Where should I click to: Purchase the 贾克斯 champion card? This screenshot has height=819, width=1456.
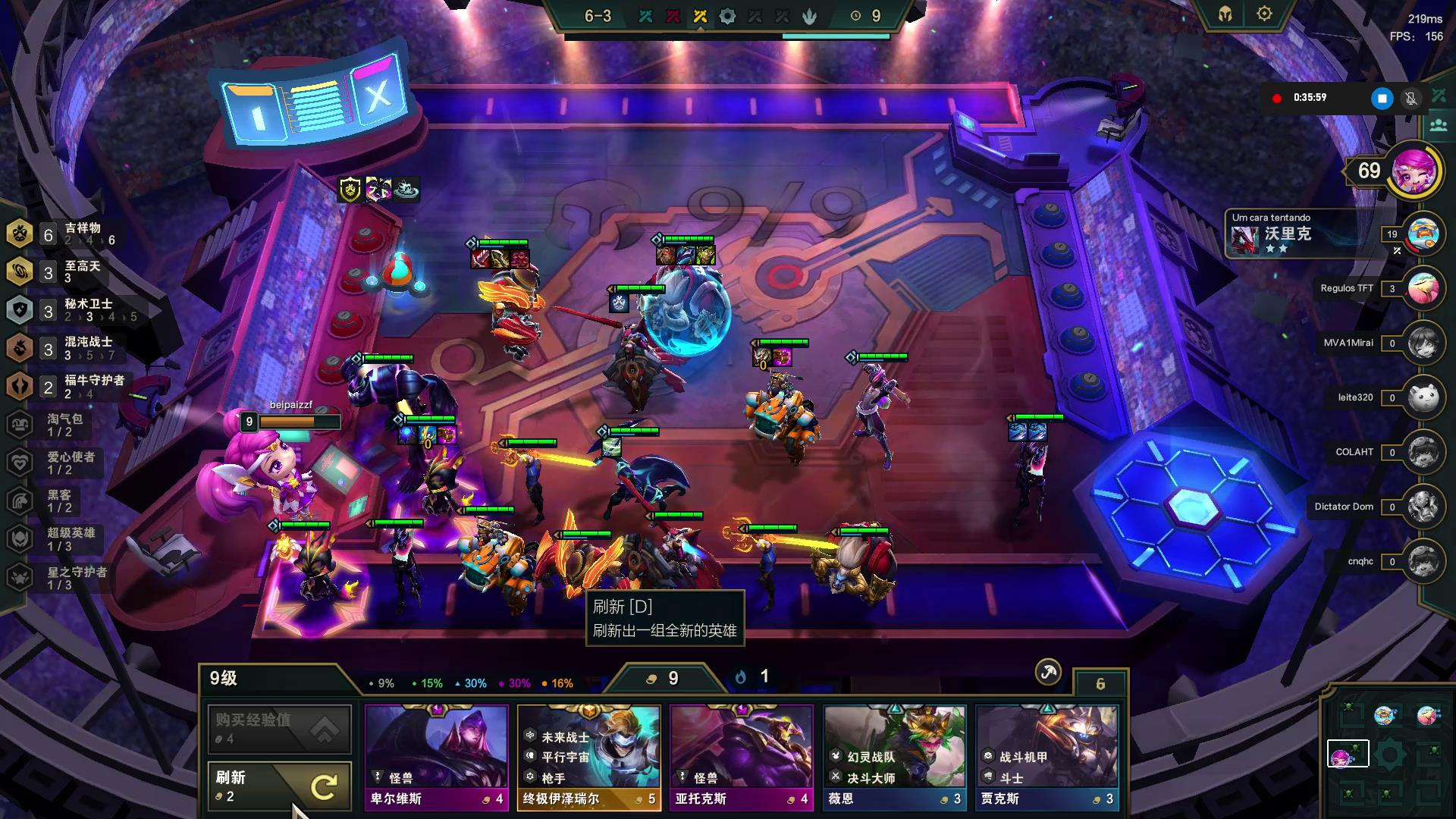click(x=1046, y=757)
